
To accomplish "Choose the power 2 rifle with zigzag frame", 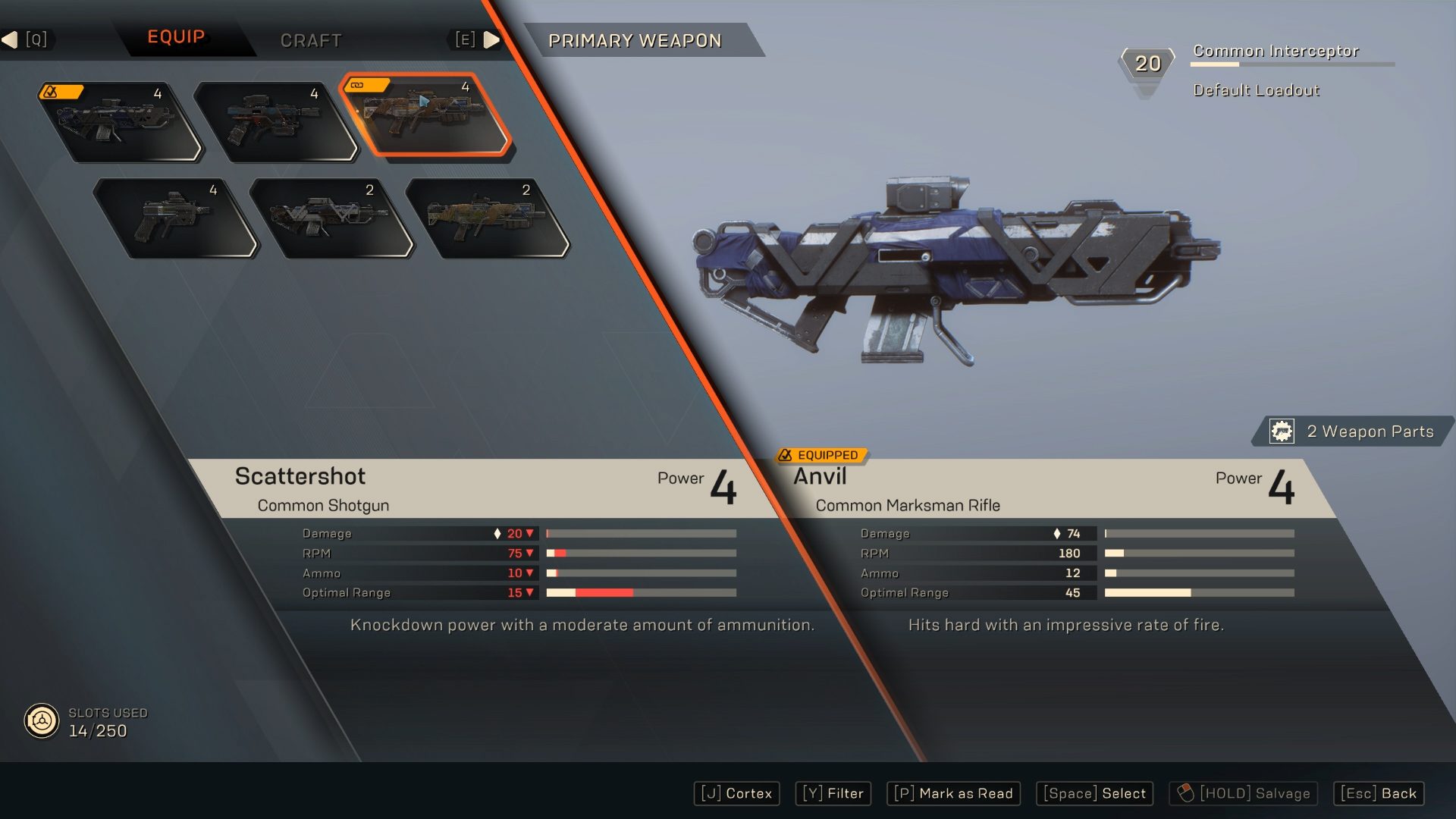I will coord(331,218).
